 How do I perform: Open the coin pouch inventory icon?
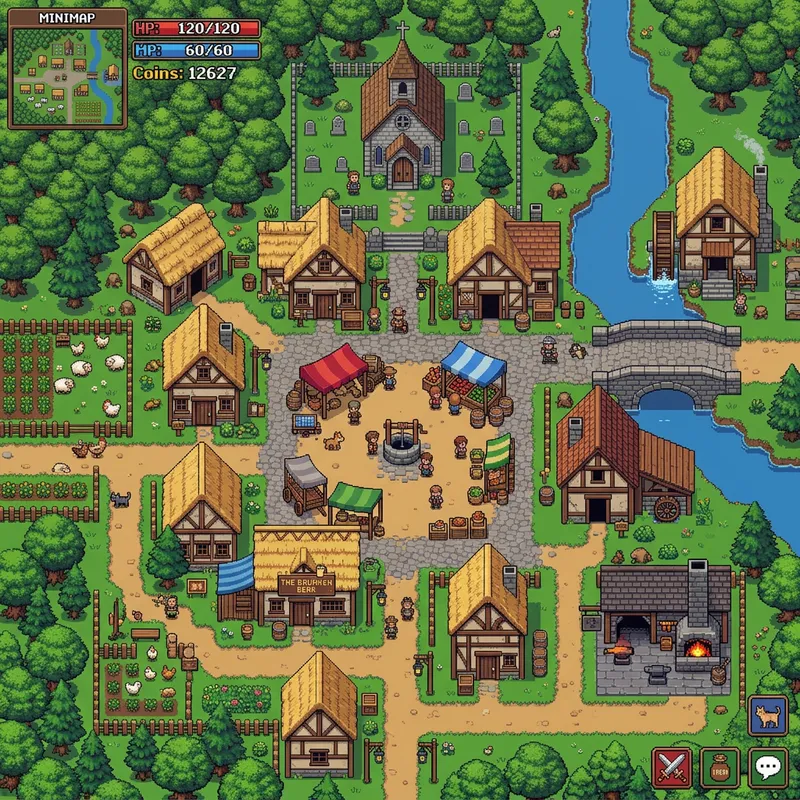(719, 767)
